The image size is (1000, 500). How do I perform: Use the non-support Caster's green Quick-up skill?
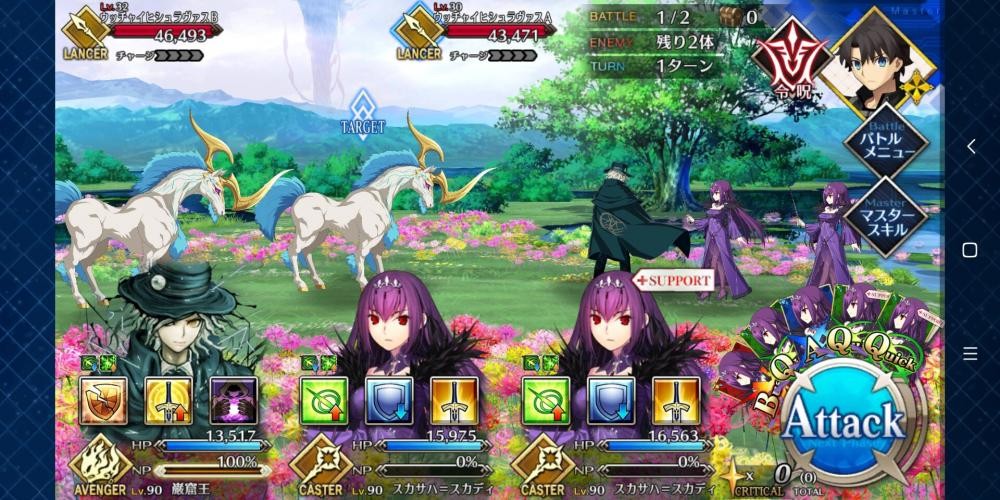tap(324, 400)
